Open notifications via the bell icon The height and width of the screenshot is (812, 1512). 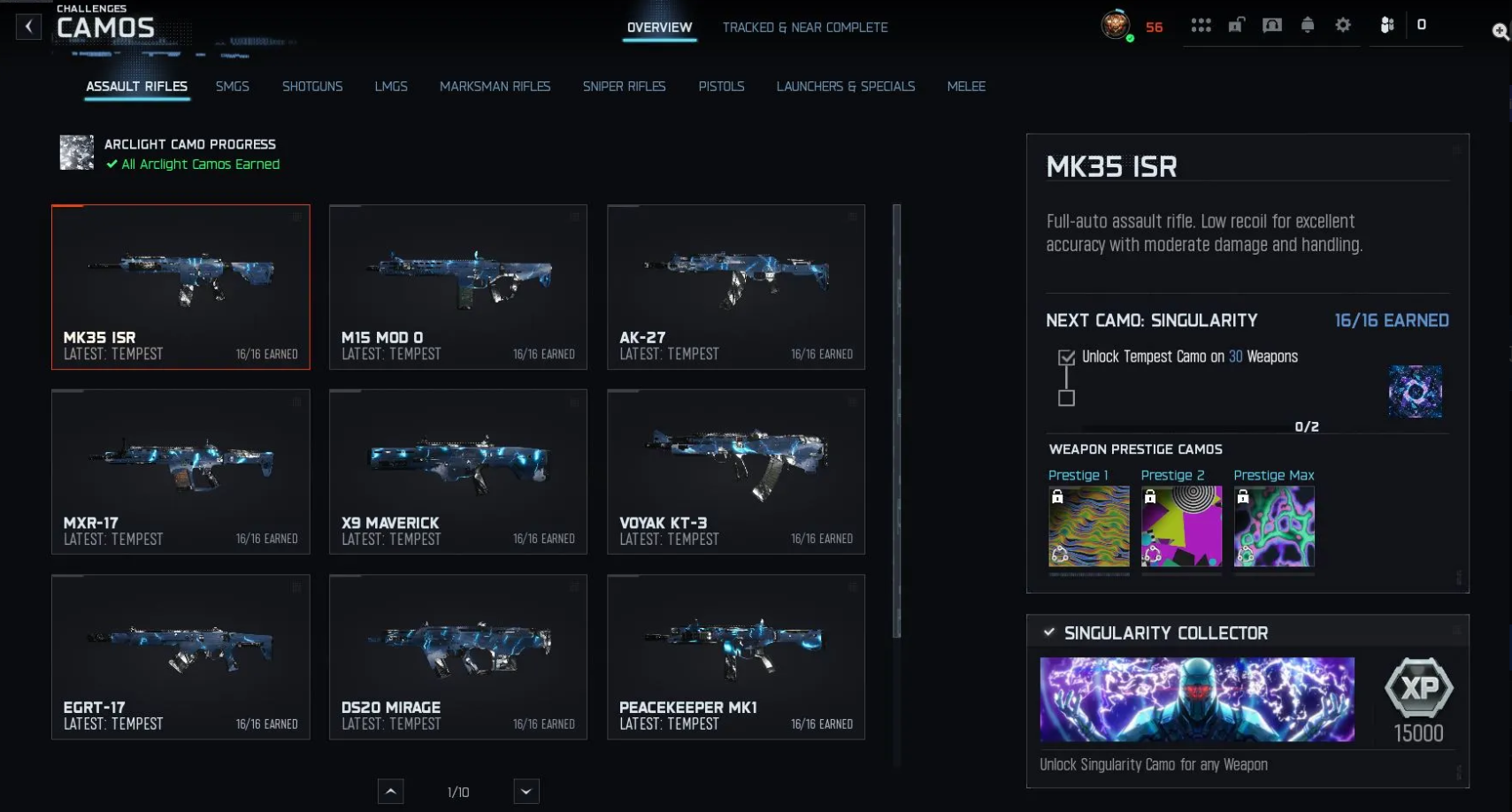(1308, 26)
